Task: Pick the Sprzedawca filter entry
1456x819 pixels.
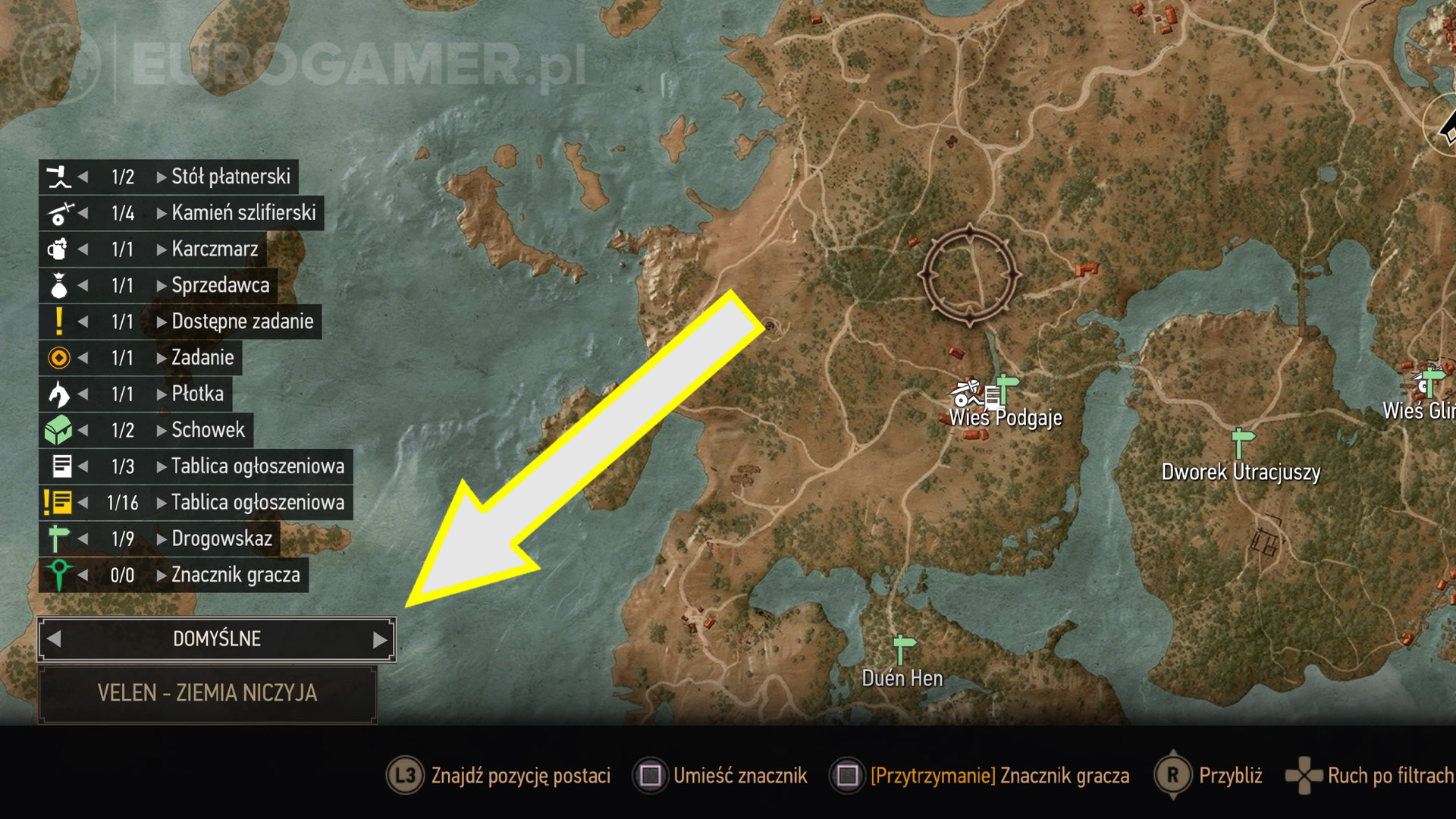Action: click(x=220, y=286)
